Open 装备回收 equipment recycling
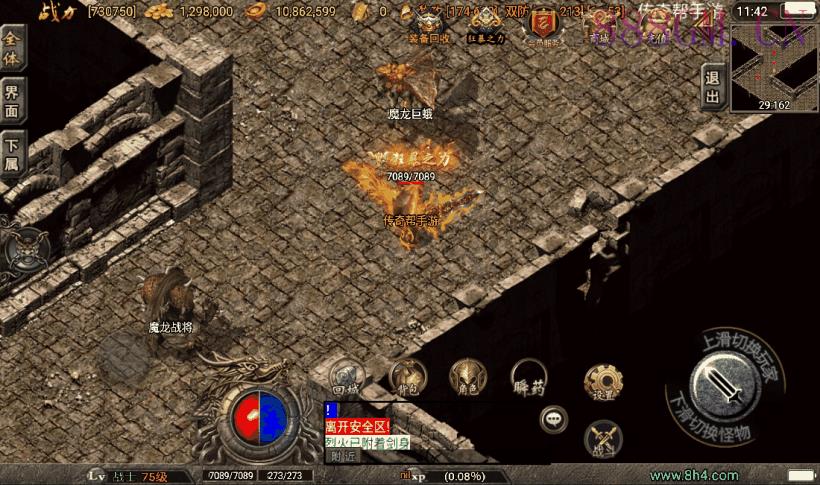The height and width of the screenshot is (485, 820). tap(429, 22)
